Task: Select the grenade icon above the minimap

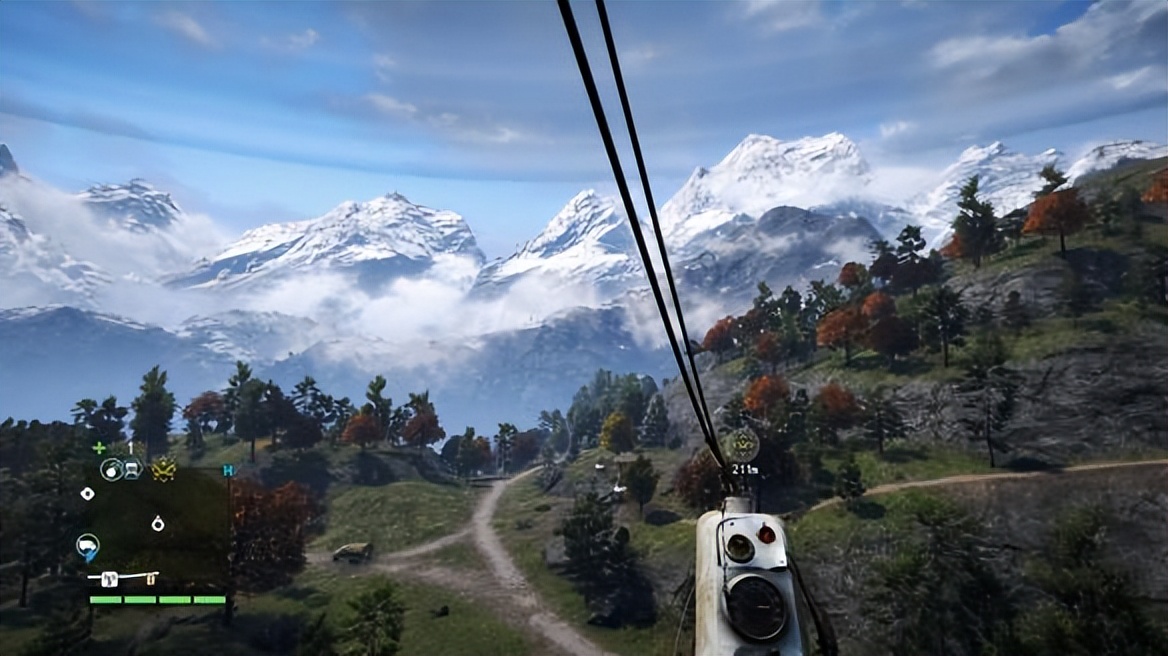Action: click(110, 468)
